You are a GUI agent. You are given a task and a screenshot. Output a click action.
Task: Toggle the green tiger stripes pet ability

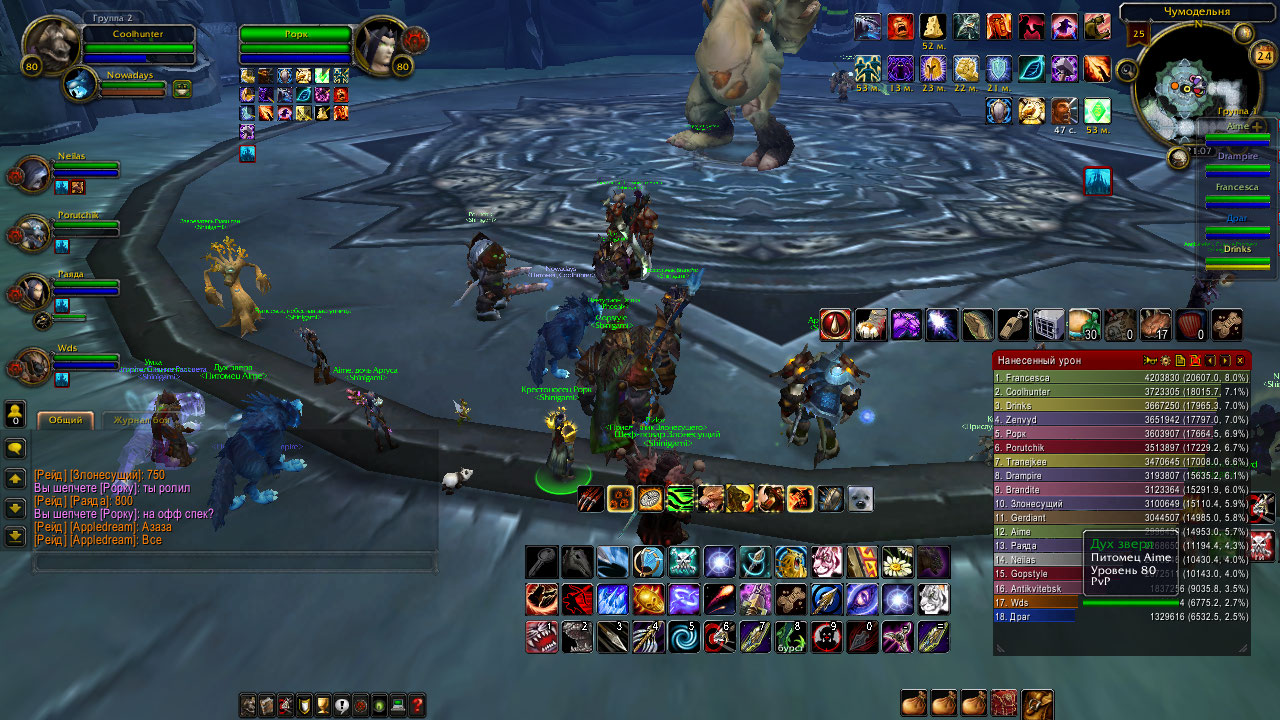(x=680, y=498)
